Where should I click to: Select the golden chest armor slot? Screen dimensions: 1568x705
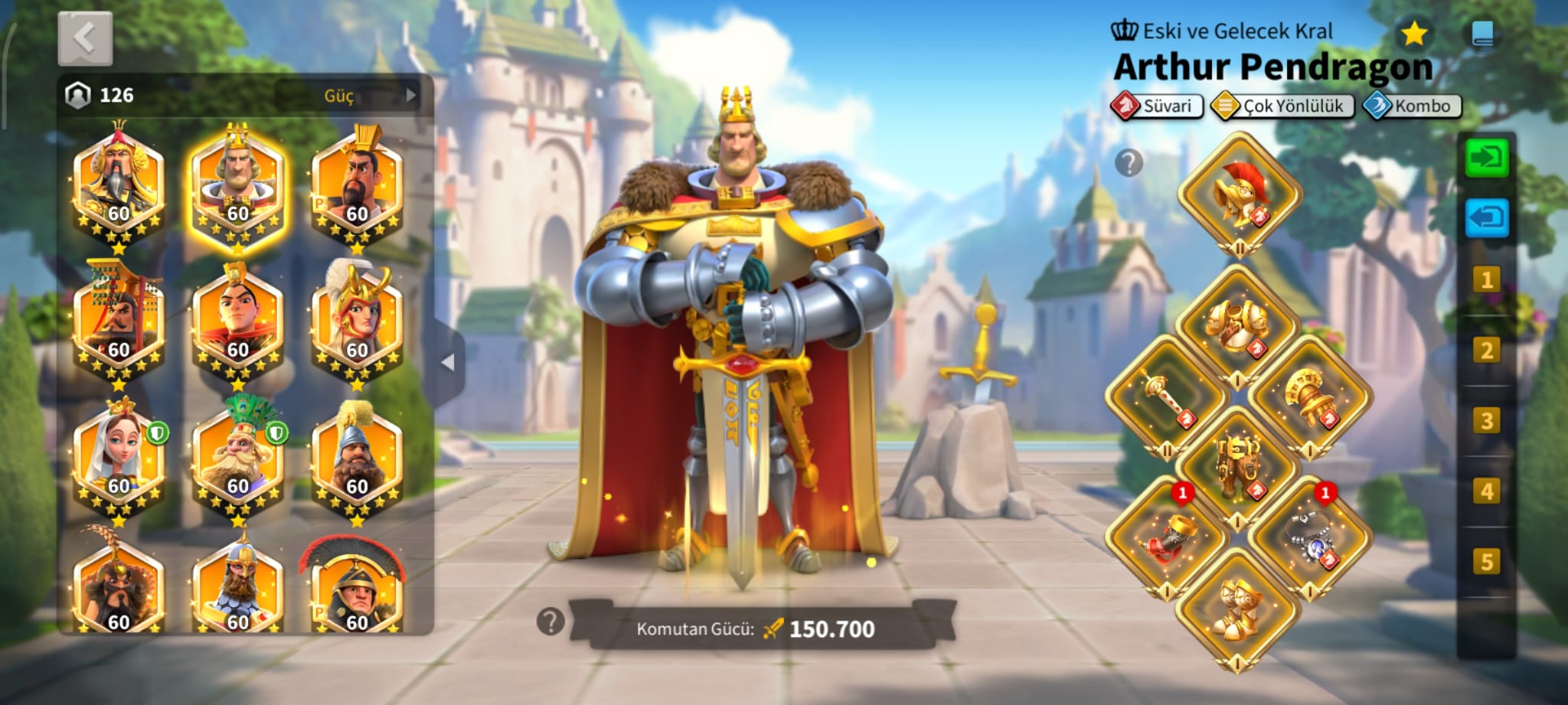click(1237, 325)
